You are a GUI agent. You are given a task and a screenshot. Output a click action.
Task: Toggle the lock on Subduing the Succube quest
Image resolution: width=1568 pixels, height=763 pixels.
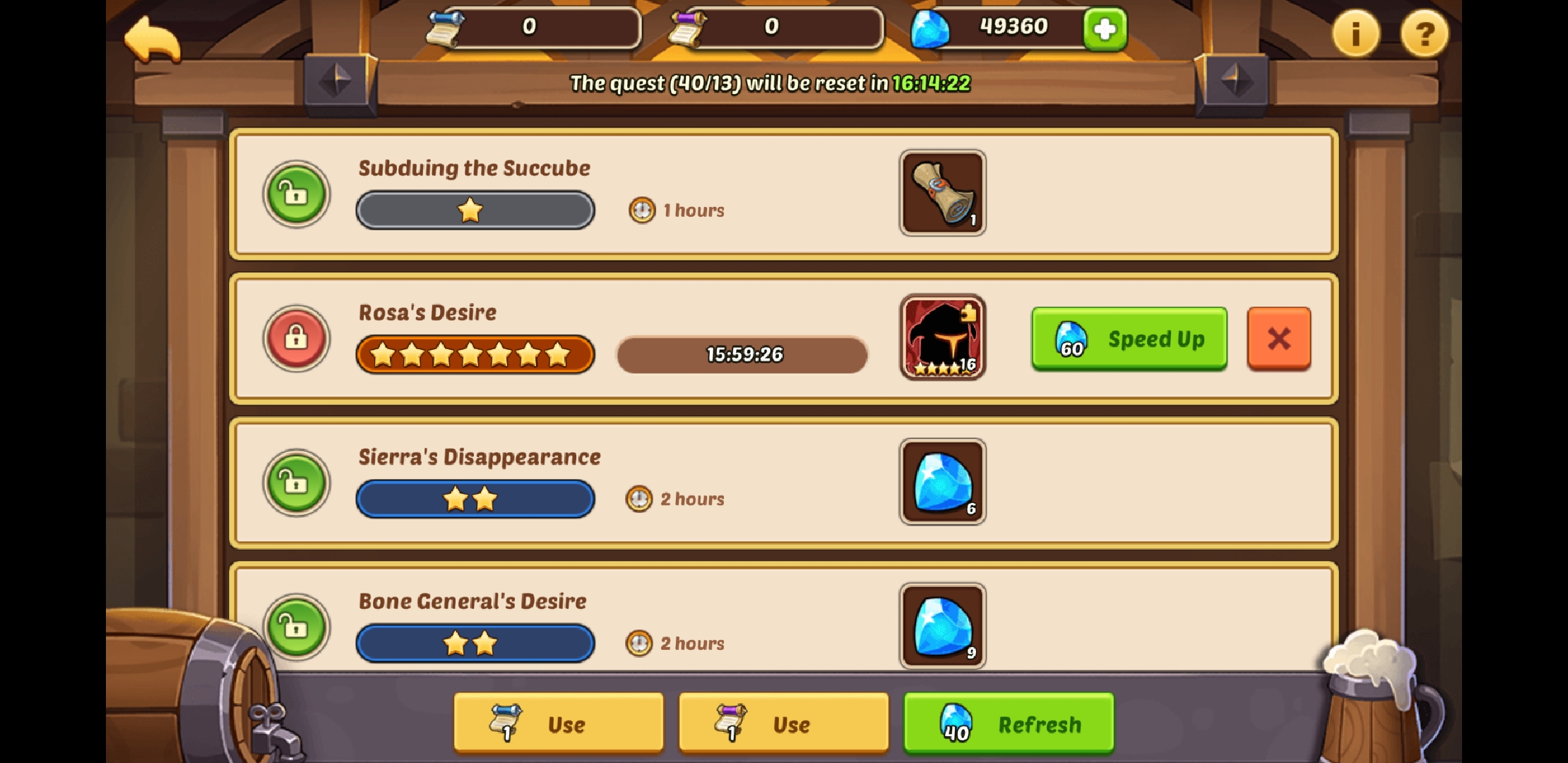[296, 194]
